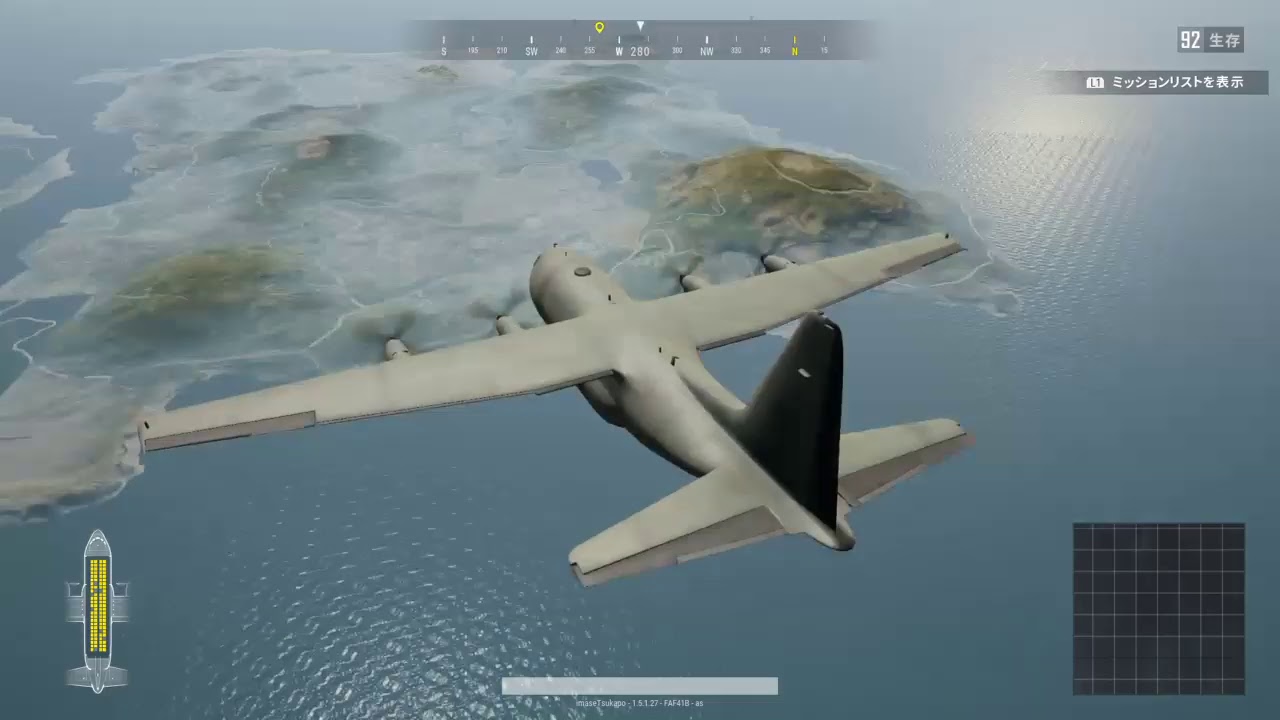Click the SW southwest marker on the compass strip
The image size is (1280, 720).
pos(530,48)
